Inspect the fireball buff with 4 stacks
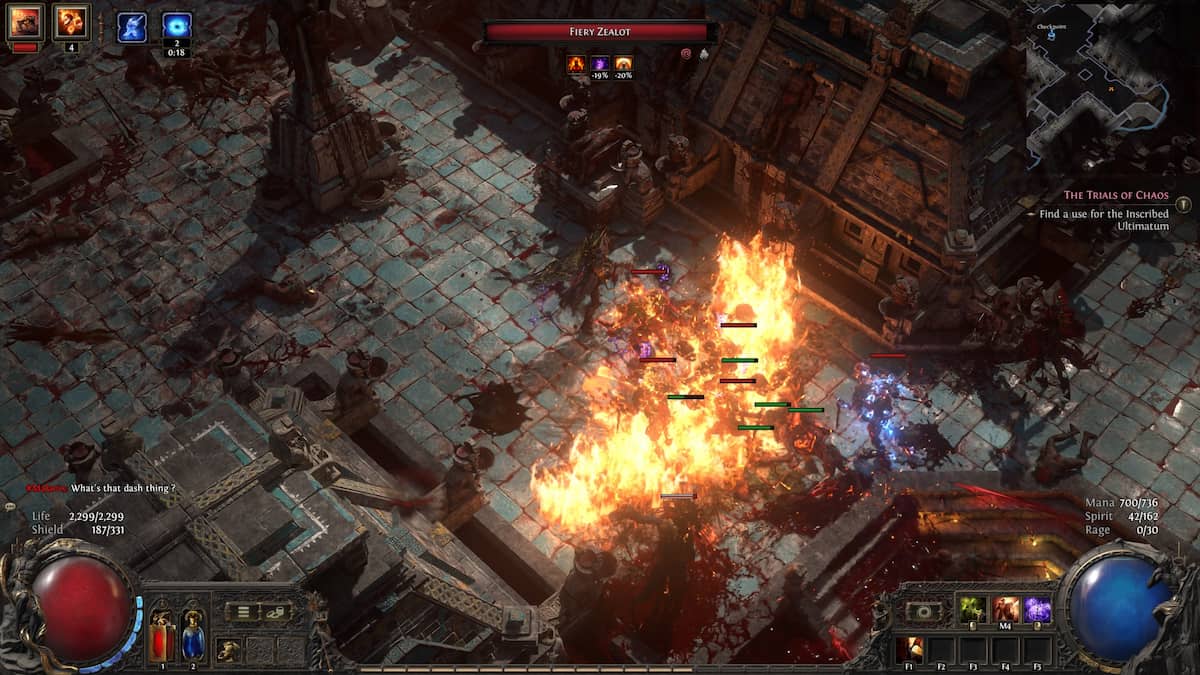 71,22
